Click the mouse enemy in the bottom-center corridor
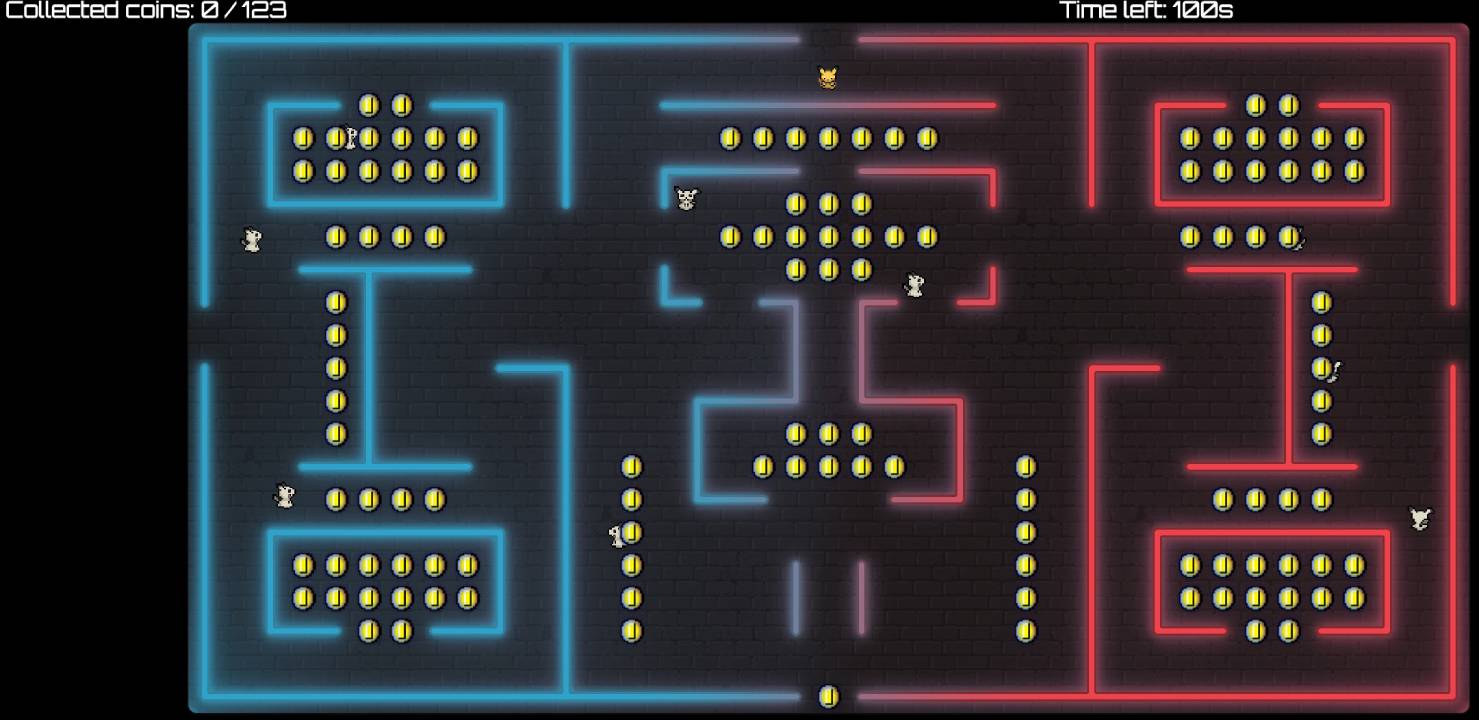The image size is (1479, 720). 615,535
